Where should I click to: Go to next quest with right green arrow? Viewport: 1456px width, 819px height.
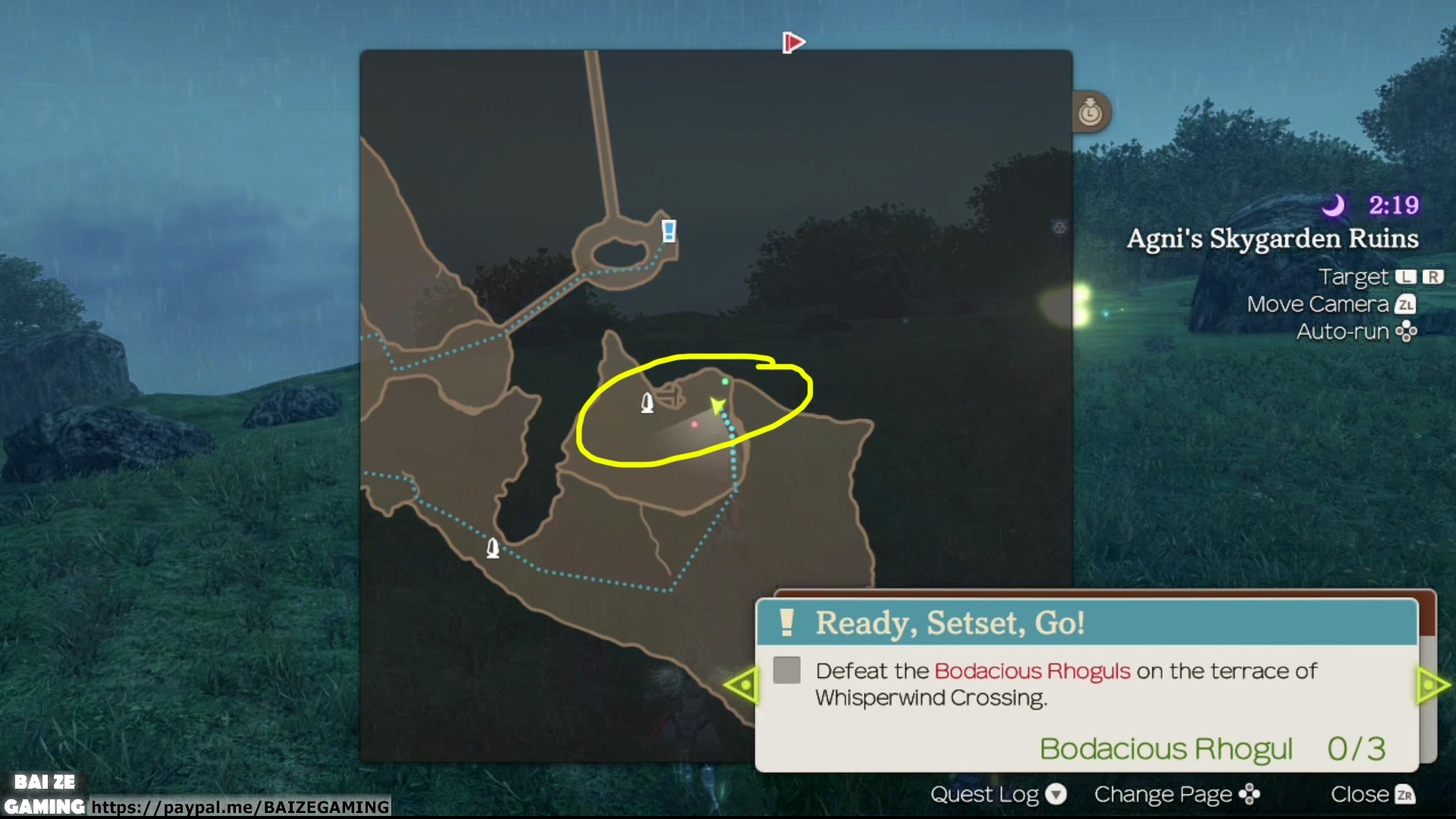1432,686
